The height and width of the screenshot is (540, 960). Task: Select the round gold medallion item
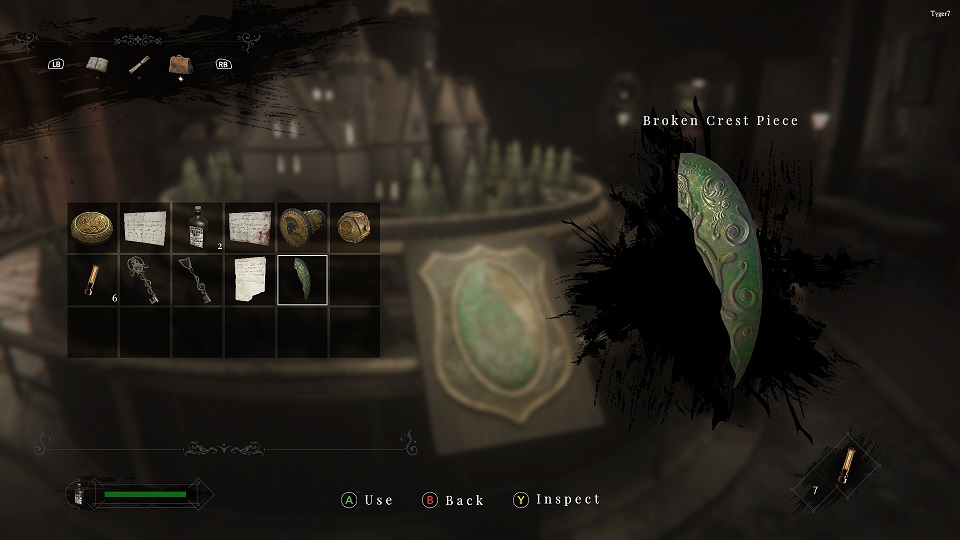point(93,228)
